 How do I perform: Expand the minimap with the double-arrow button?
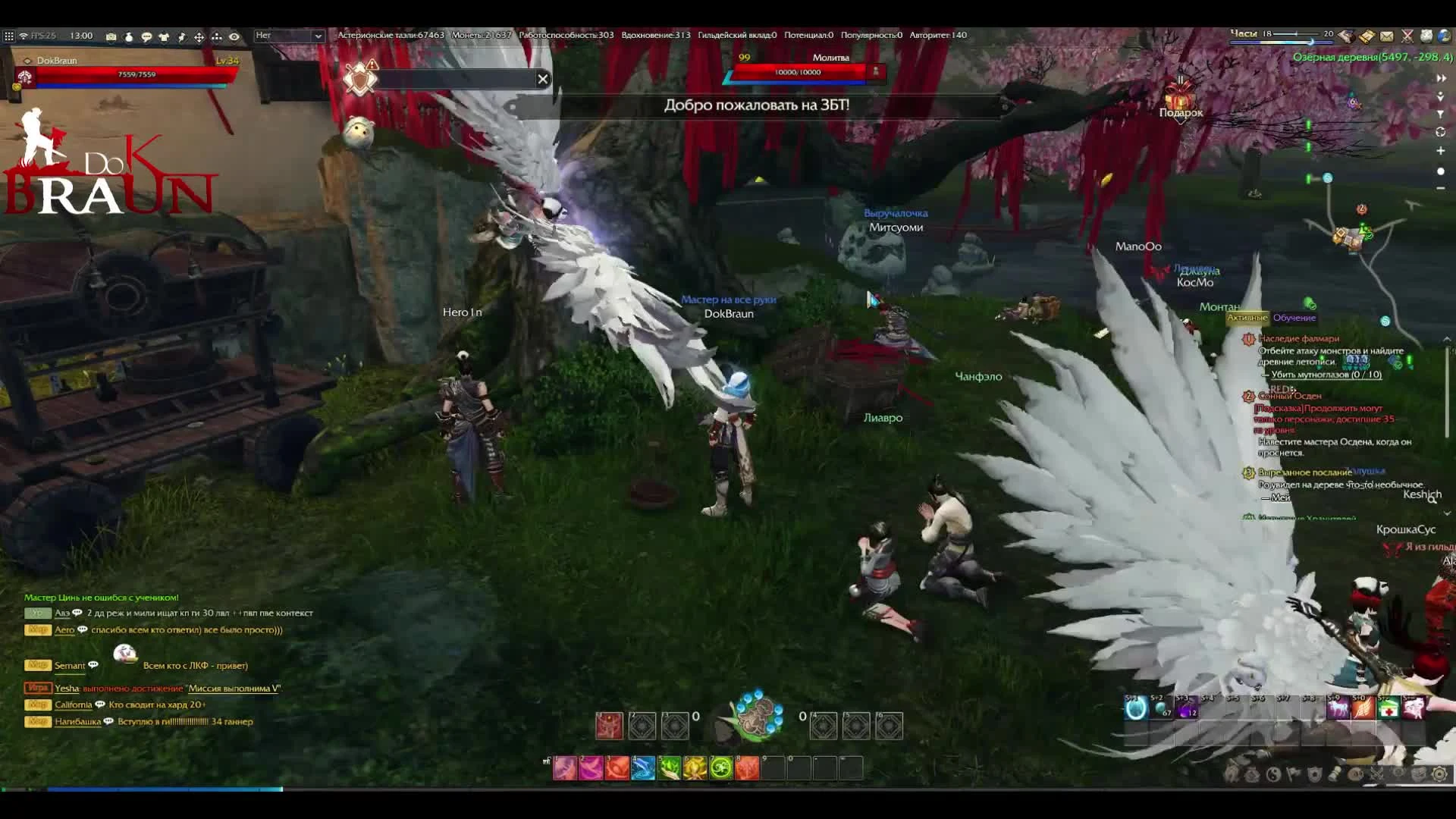pos(1441,77)
